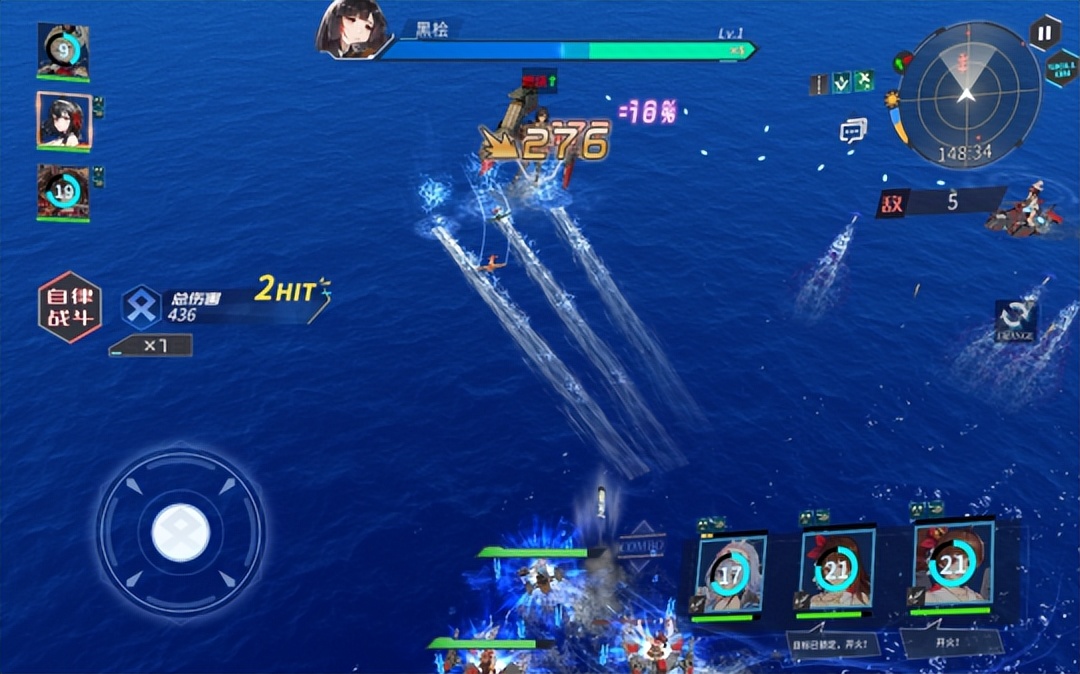Click the CHANGE swap button
The image size is (1080, 674).
tap(1015, 320)
